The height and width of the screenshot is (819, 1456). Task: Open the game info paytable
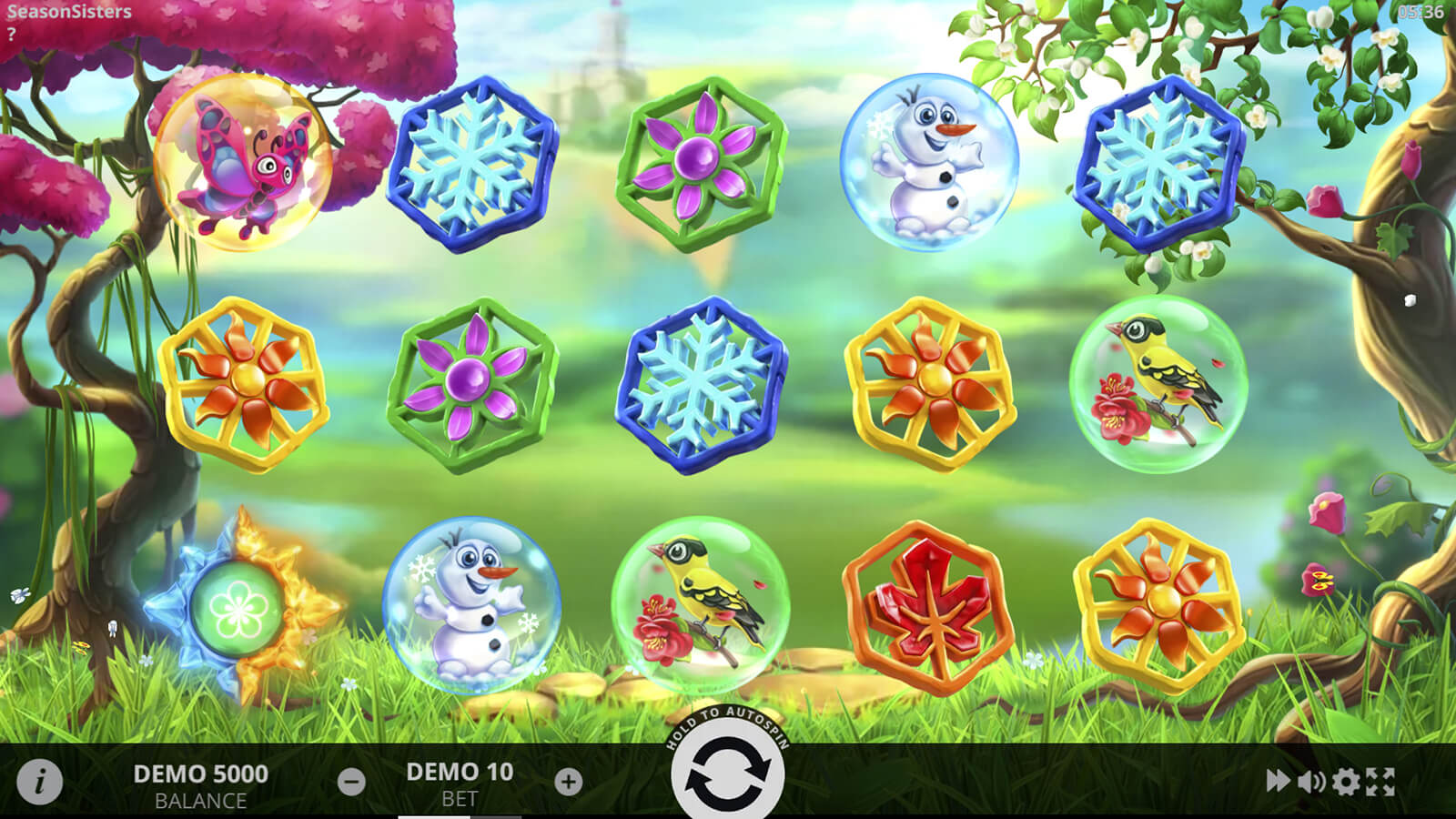pos(39,781)
